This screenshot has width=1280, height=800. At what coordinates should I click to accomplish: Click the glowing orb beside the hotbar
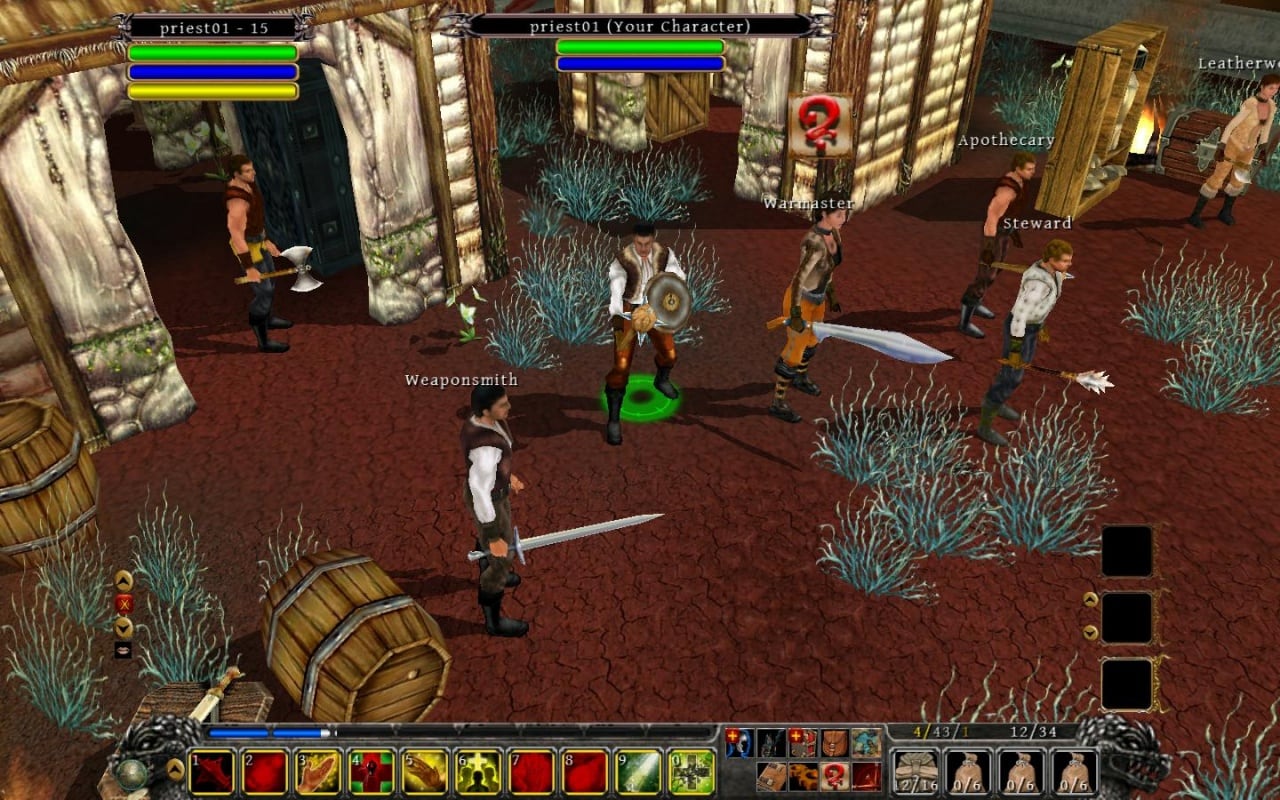131,773
